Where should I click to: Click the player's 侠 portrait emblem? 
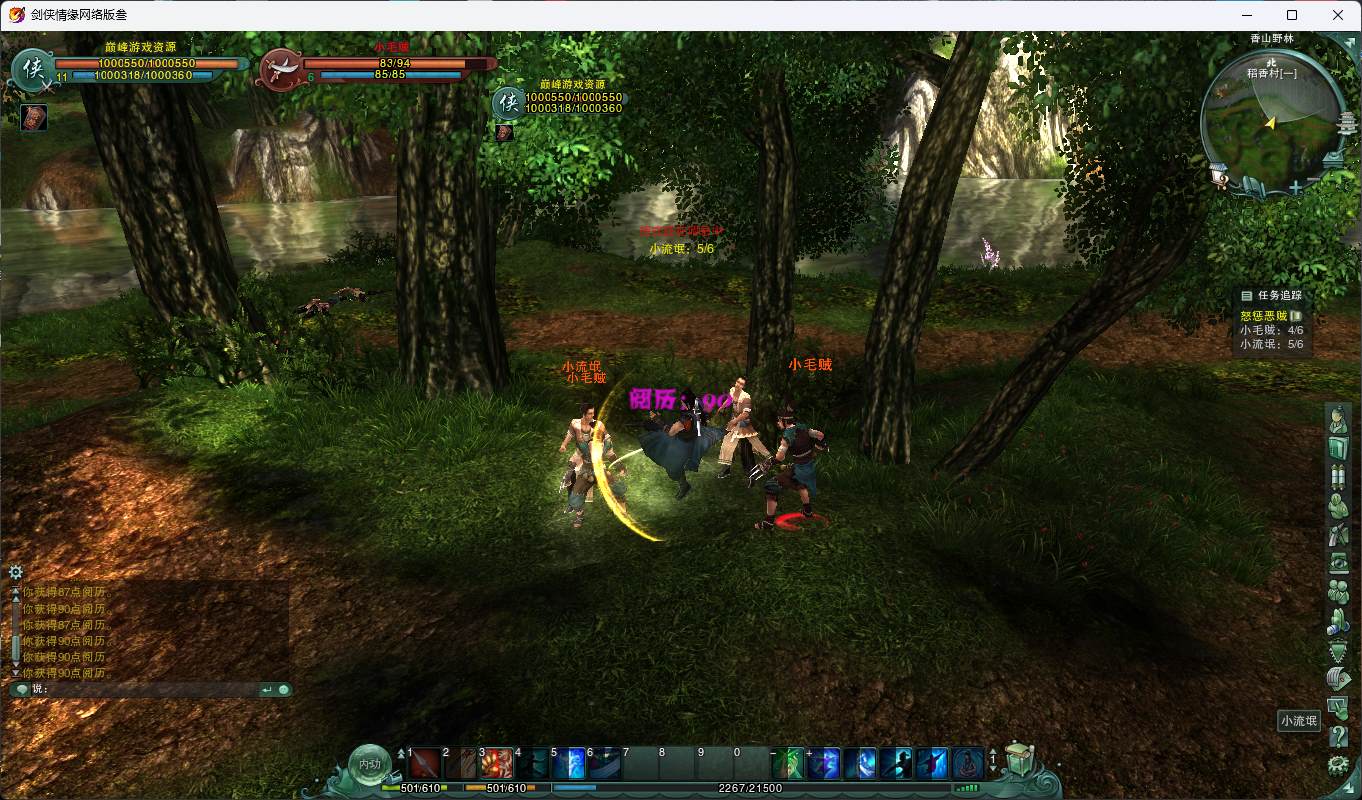(x=33, y=69)
